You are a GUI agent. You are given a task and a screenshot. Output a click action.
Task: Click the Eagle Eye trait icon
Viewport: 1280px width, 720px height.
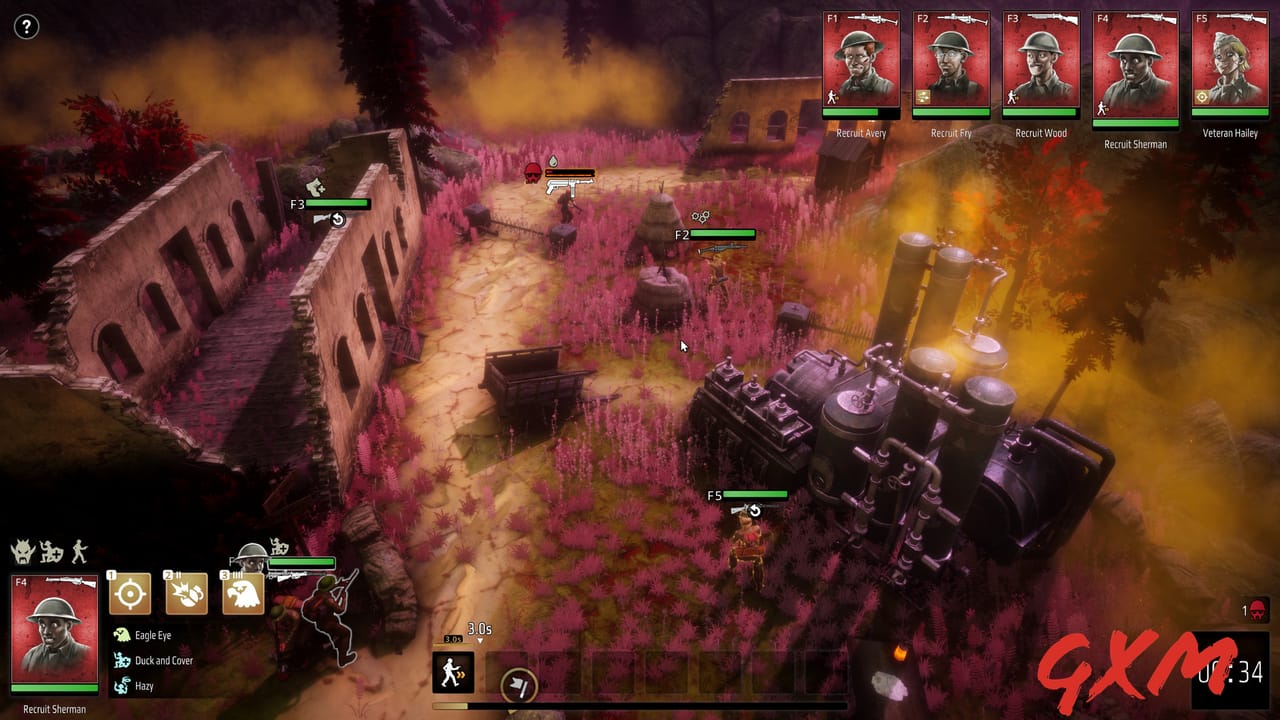121,635
